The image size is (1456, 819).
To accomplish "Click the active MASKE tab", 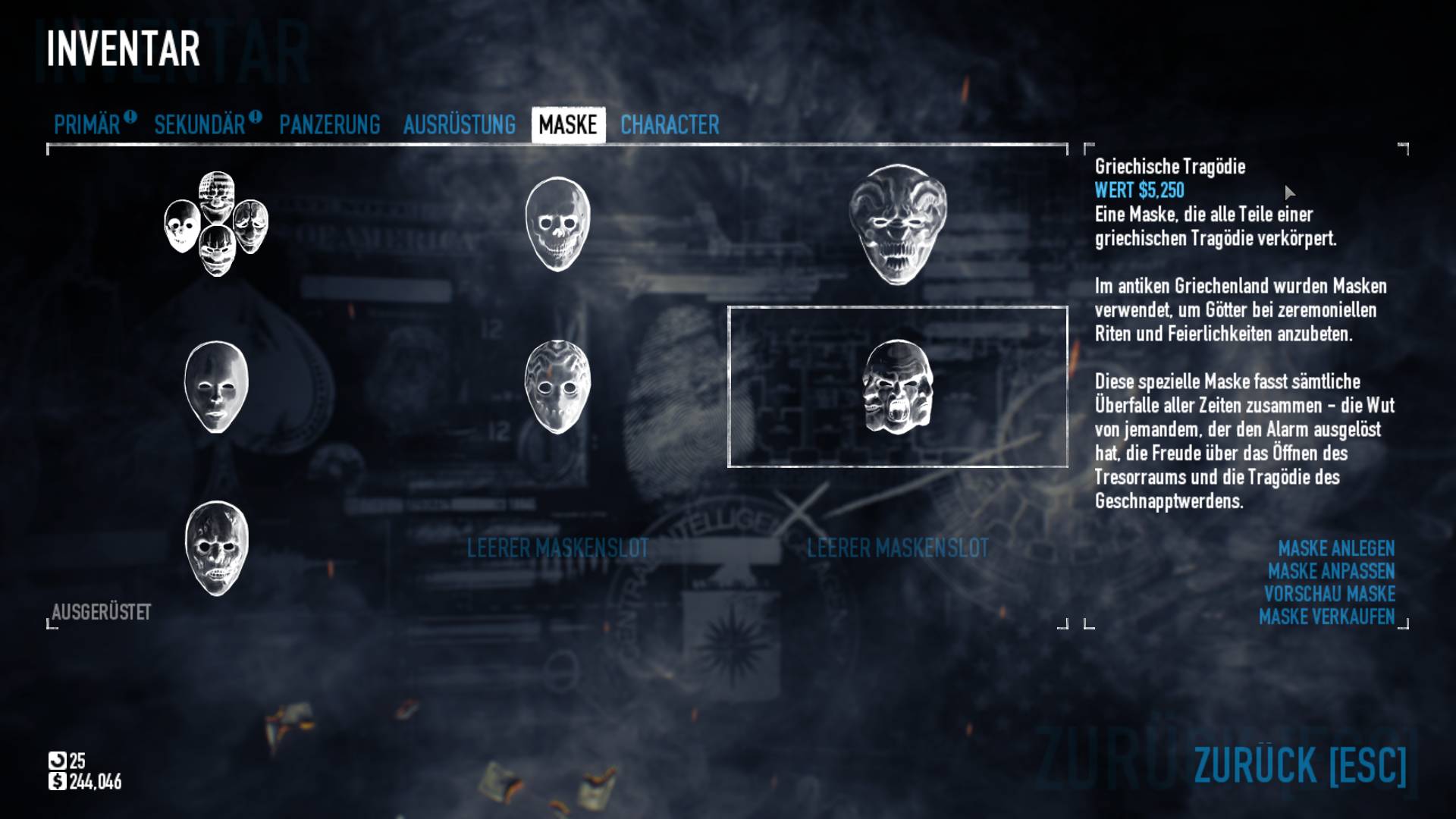I will click(x=568, y=125).
